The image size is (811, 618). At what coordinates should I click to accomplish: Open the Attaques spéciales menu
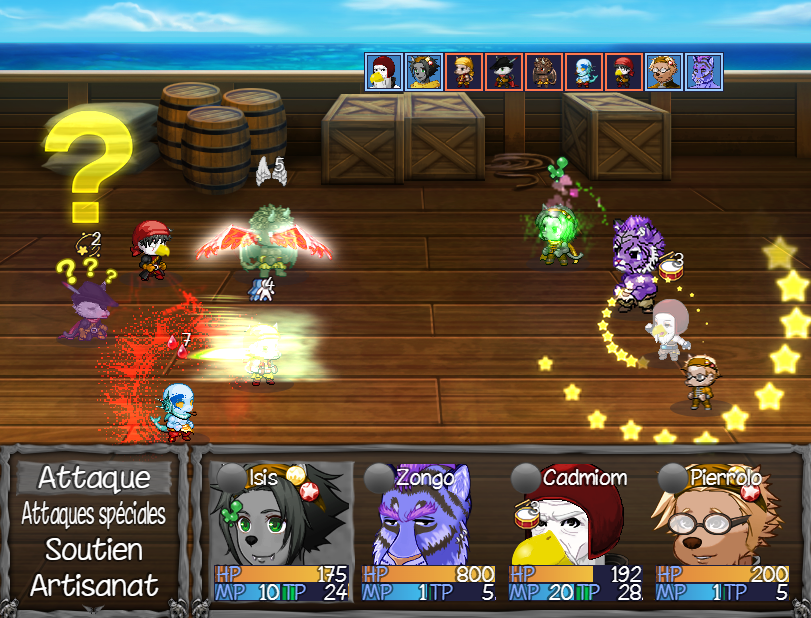click(x=94, y=514)
